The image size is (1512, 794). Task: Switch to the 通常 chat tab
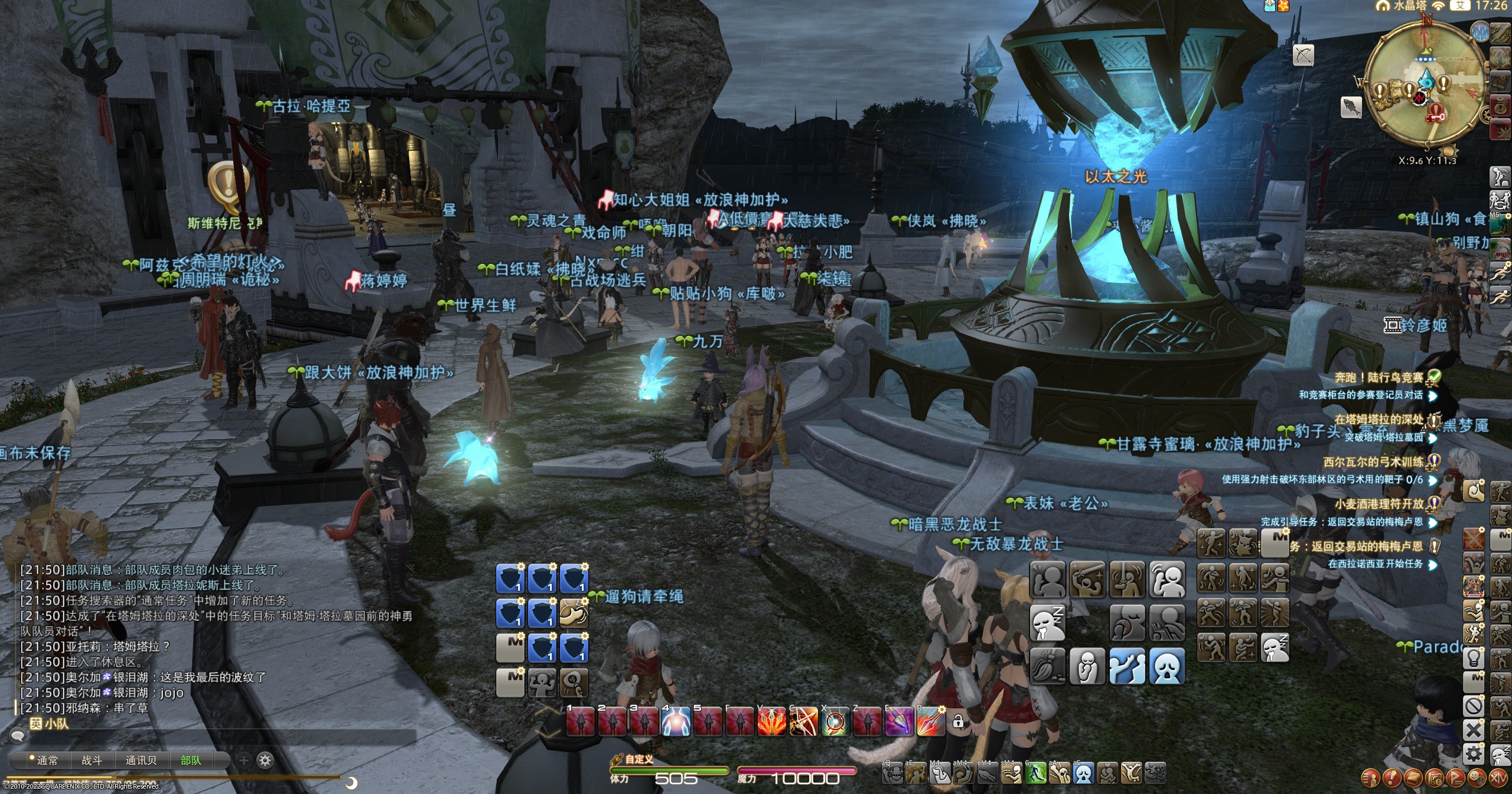pyautogui.click(x=46, y=761)
